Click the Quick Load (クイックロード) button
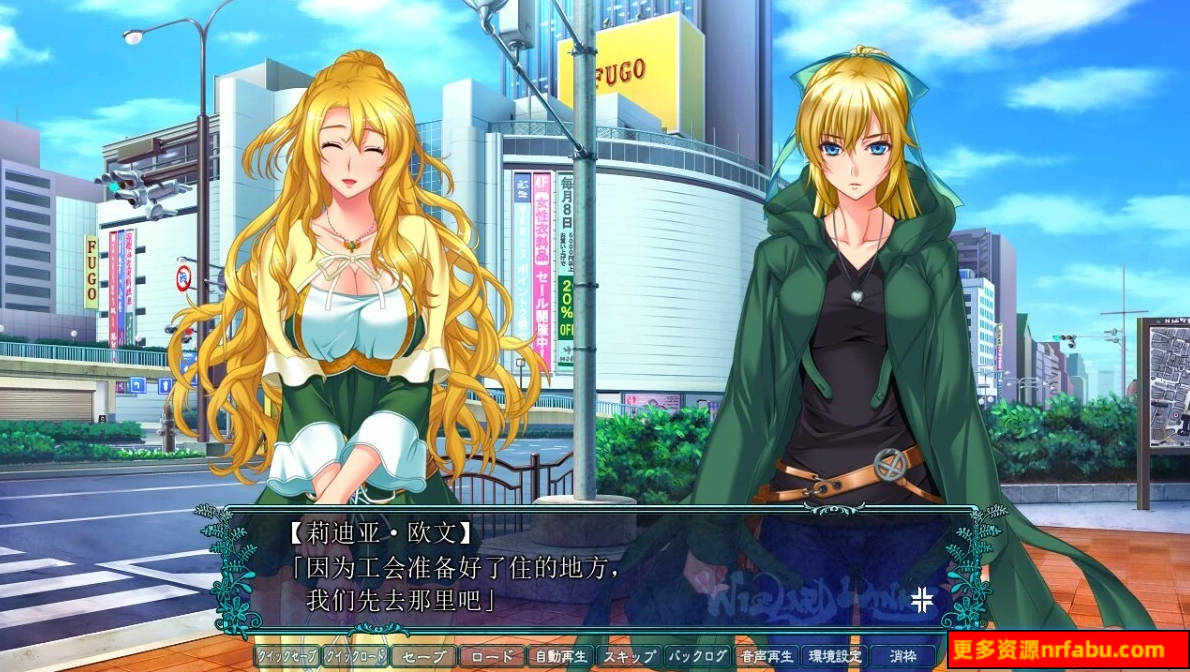1190x672 pixels. [354, 657]
